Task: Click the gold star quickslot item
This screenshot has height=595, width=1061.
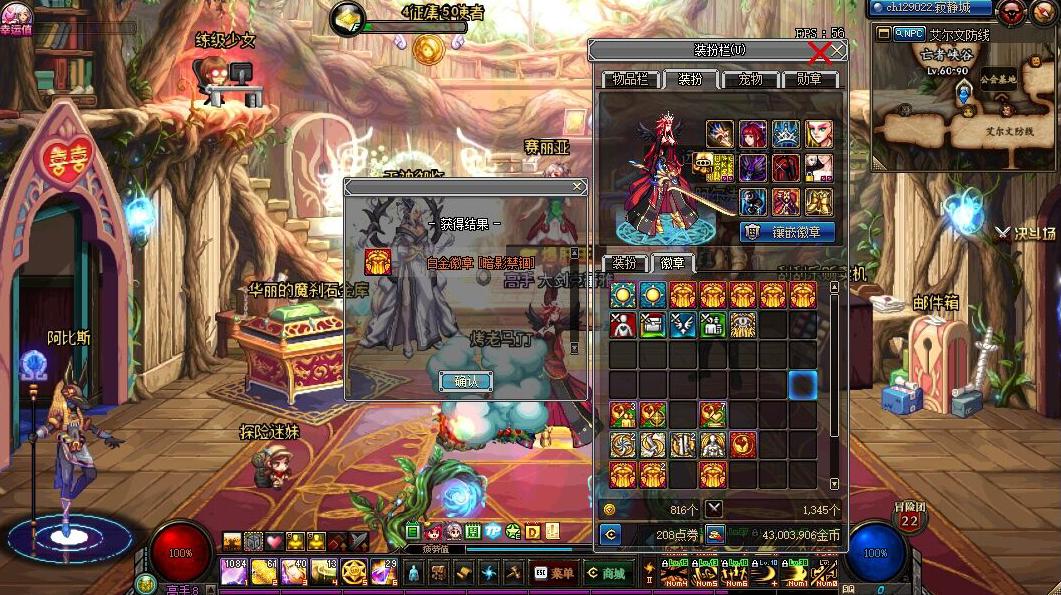Action: (353, 572)
